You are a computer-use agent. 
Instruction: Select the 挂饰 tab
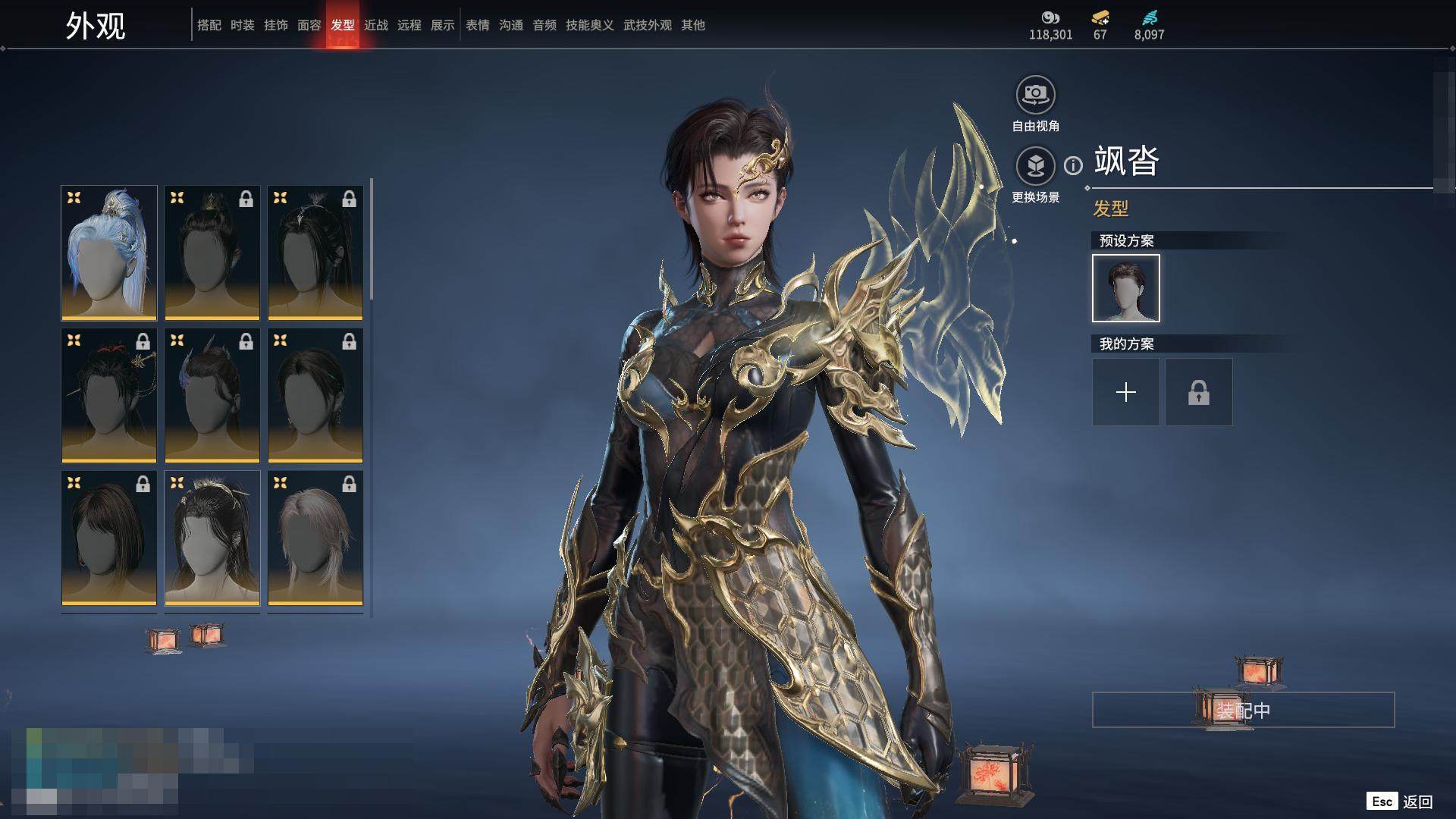(x=275, y=25)
